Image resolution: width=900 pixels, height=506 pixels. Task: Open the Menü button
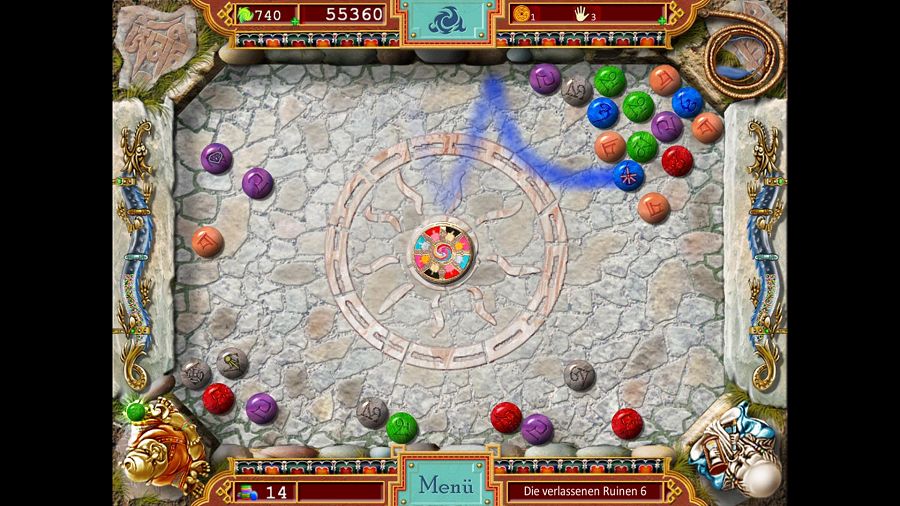[x=445, y=485]
